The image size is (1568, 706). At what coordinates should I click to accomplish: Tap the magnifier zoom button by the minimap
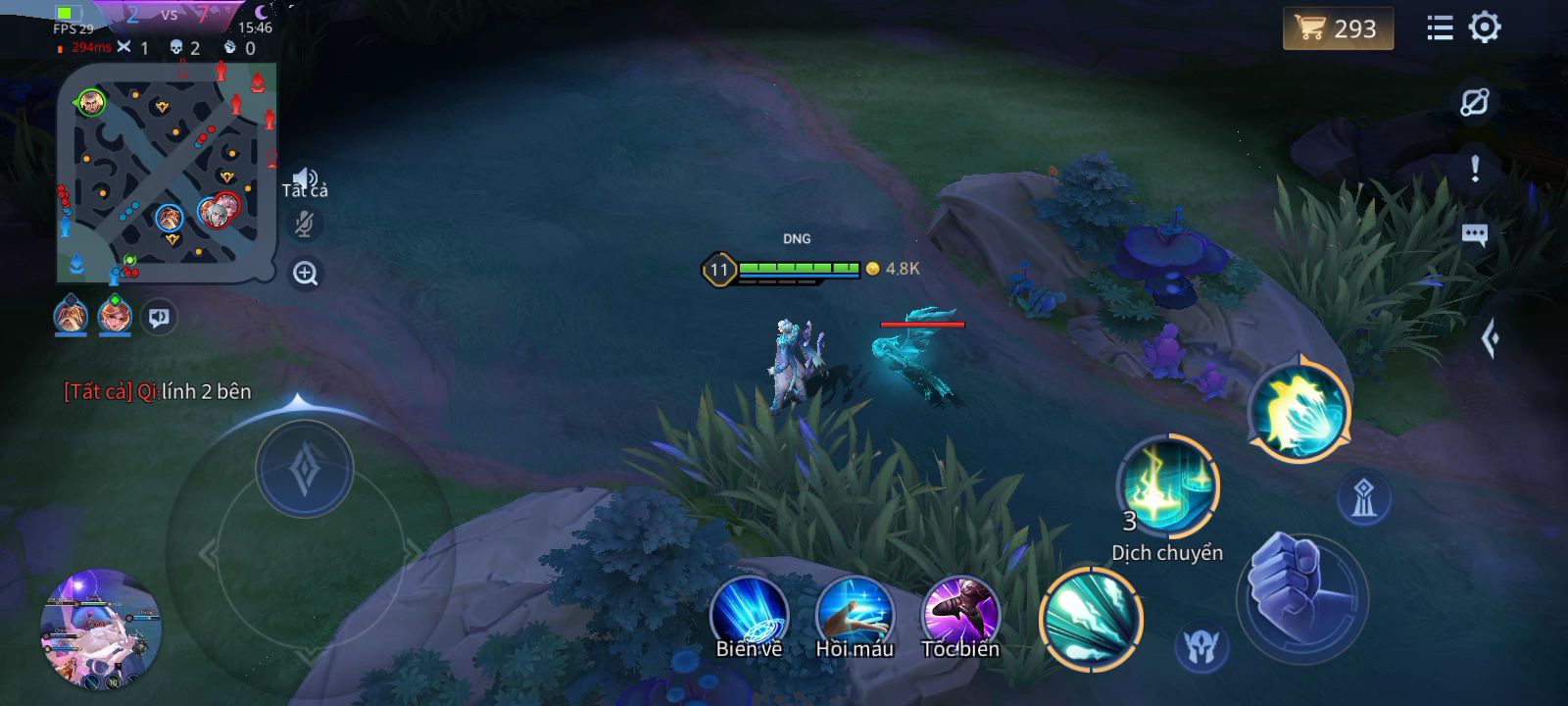pyautogui.click(x=305, y=274)
